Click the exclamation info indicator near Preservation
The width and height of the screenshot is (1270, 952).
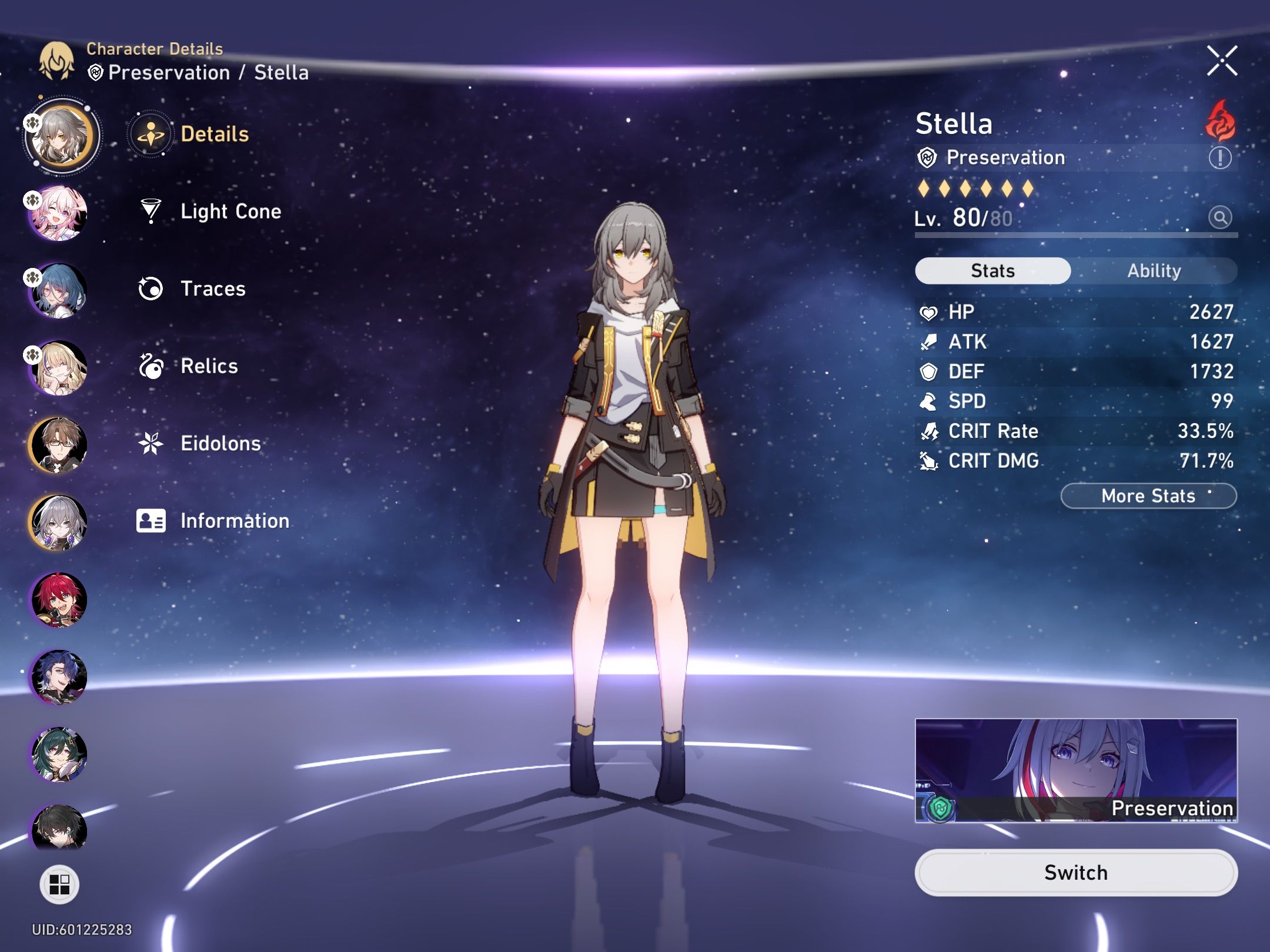(1221, 157)
